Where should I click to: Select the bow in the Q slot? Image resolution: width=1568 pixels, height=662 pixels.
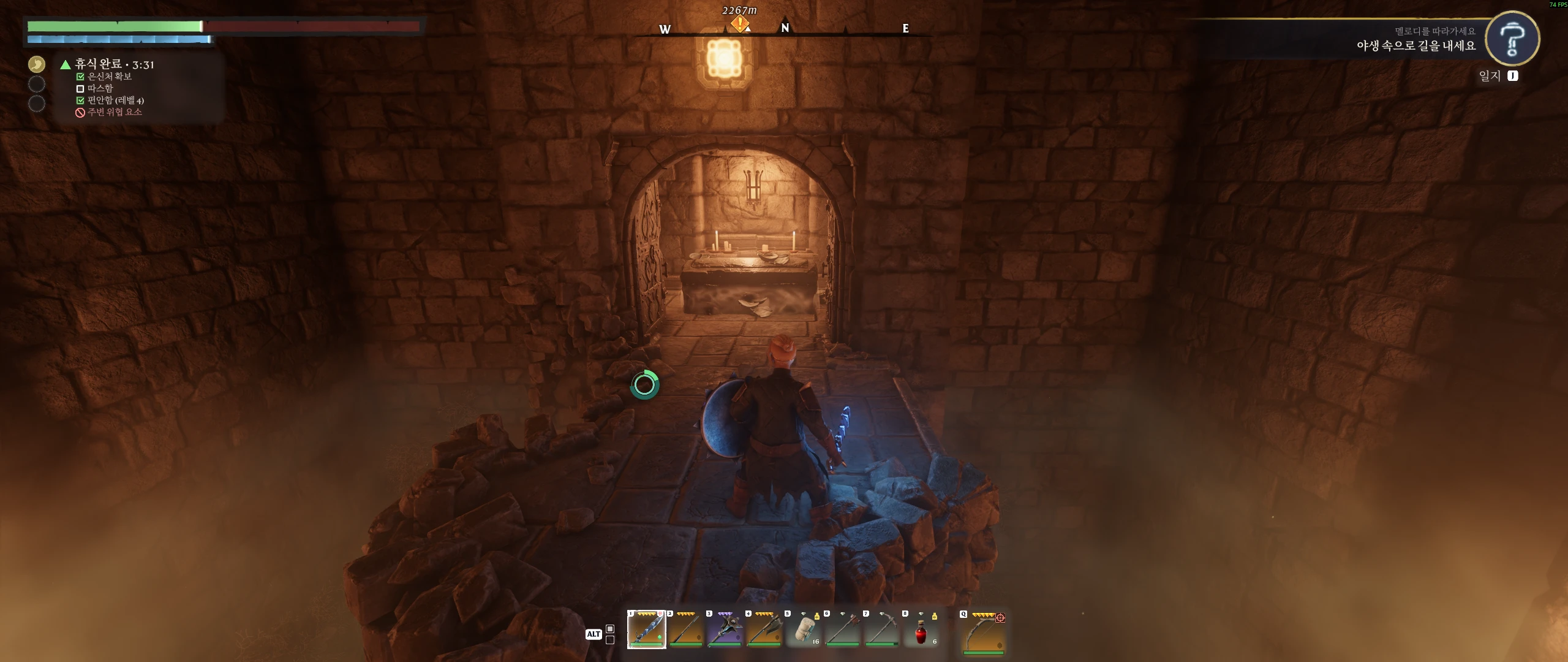[x=984, y=632]
